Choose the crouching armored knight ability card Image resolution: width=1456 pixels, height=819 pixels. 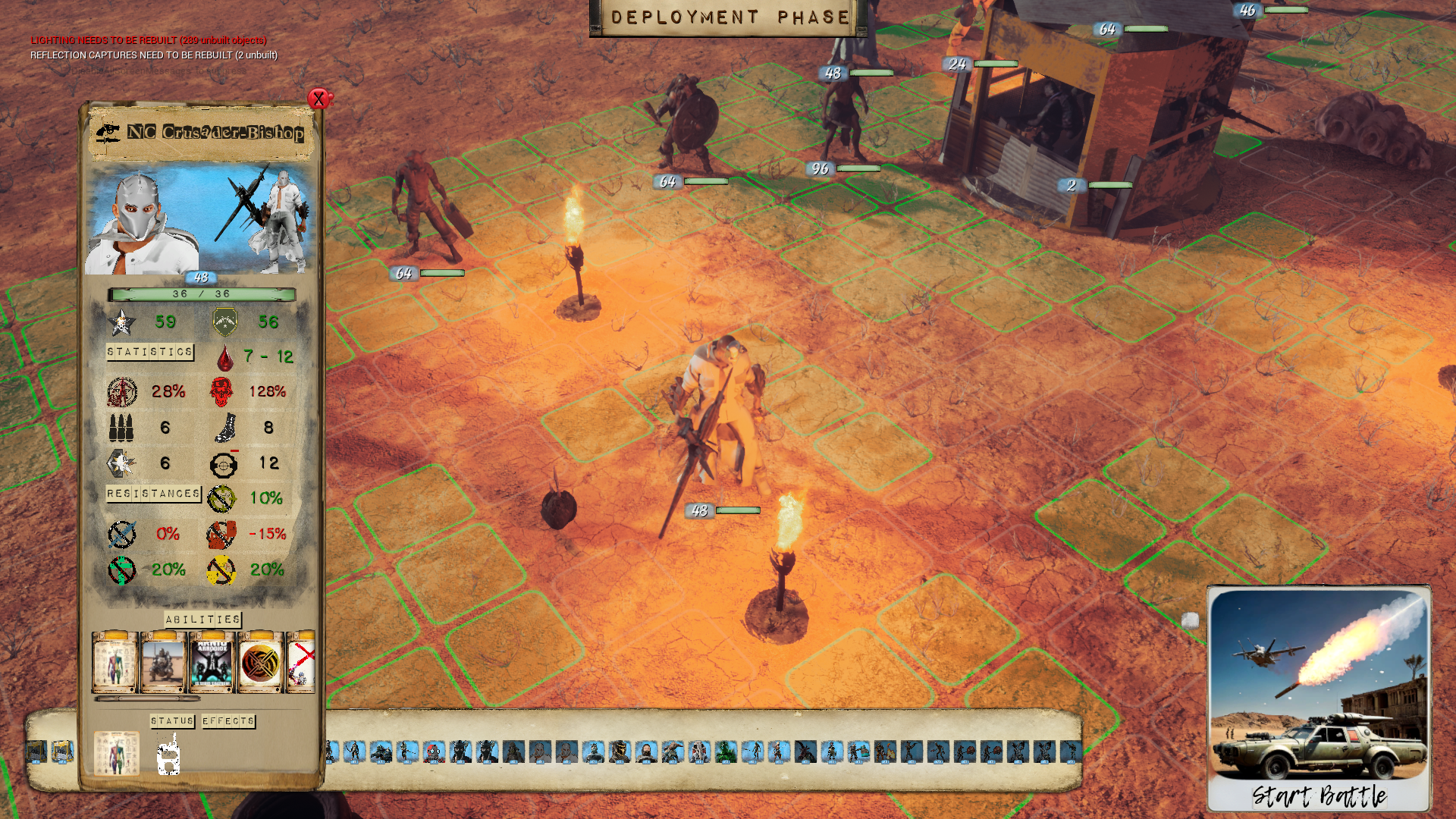(x=163, y=663)
